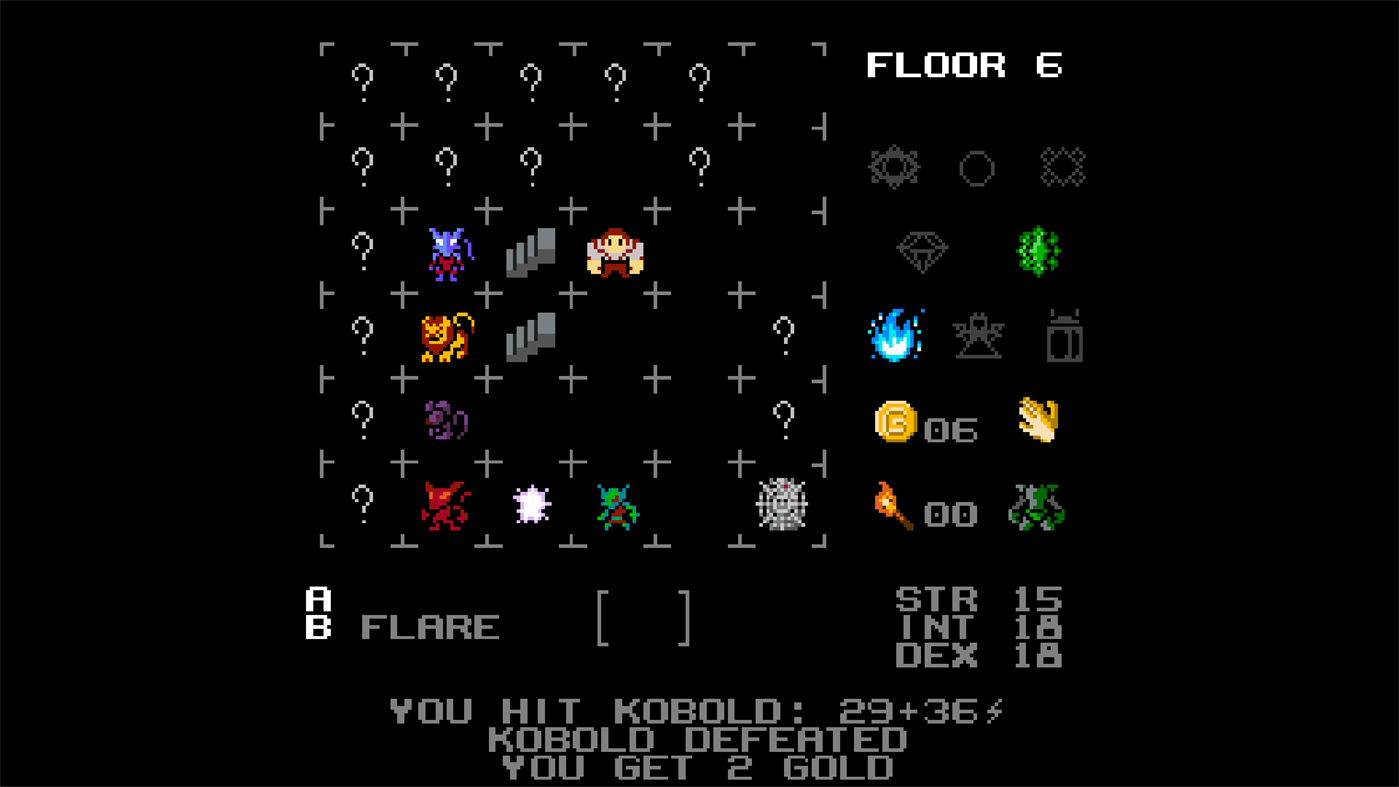Click the grayed net icon in top row
This screenshot has width=1399, height=787.
[1063, 166]
